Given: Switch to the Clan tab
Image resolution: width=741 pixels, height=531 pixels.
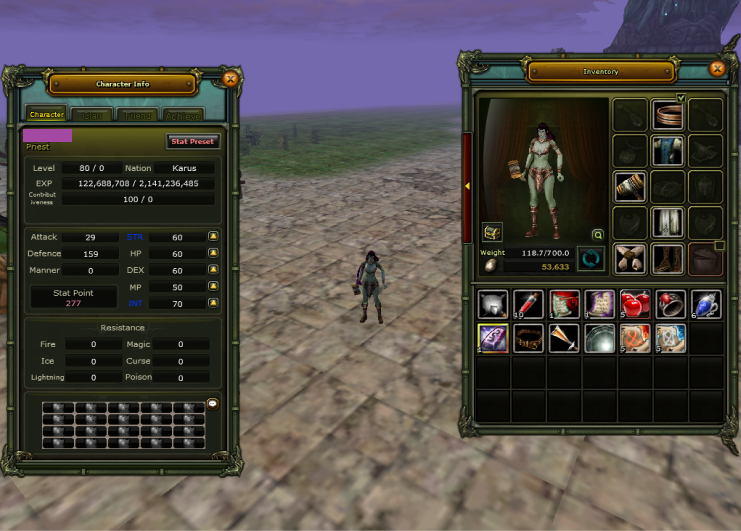Looking at the screenshot, I should pyautogui.click(x=93, y=116).
